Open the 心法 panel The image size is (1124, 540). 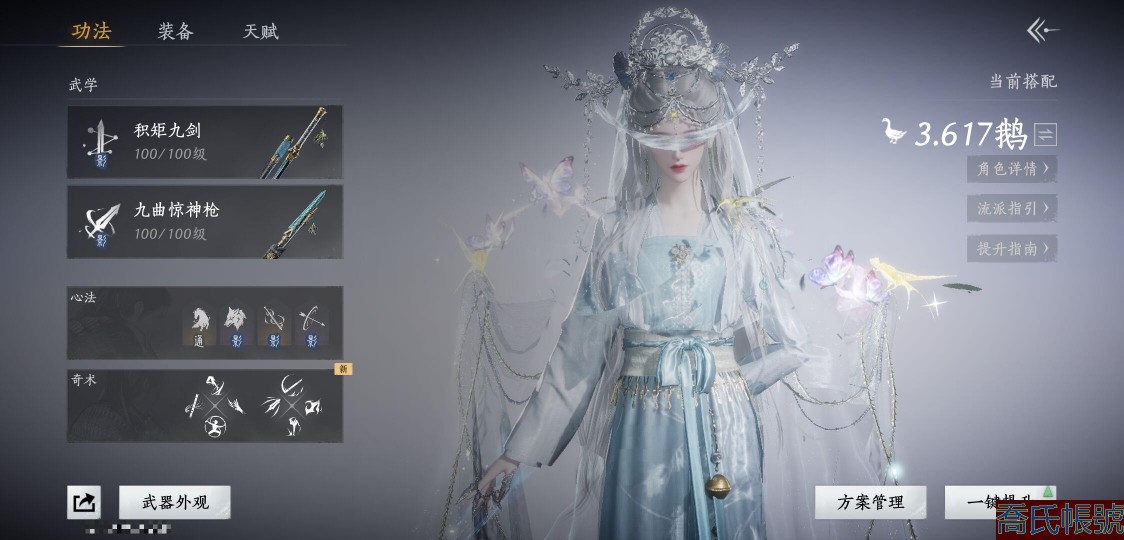point(205,323)
